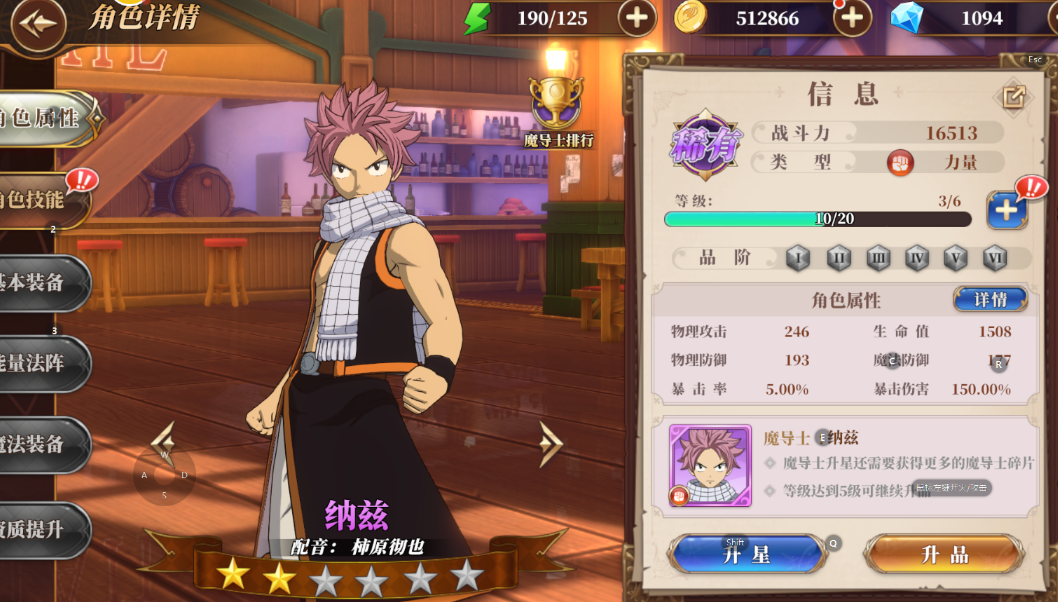Viewport: 1058px width, 602px height.
Task: Open 详情 attribute details
Action: (989, 299)
